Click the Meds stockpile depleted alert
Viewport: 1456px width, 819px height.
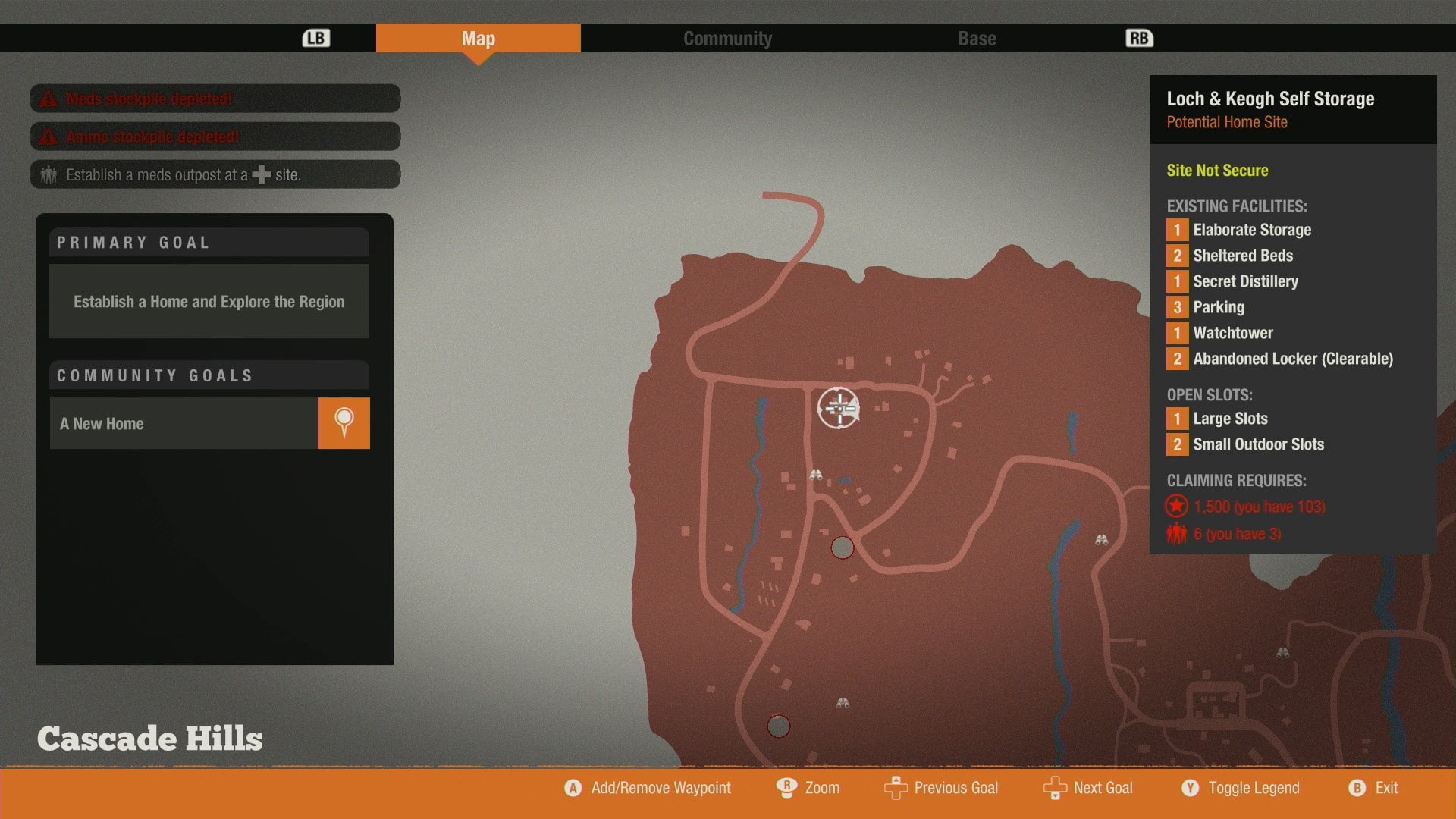click(x=215, y=99)
